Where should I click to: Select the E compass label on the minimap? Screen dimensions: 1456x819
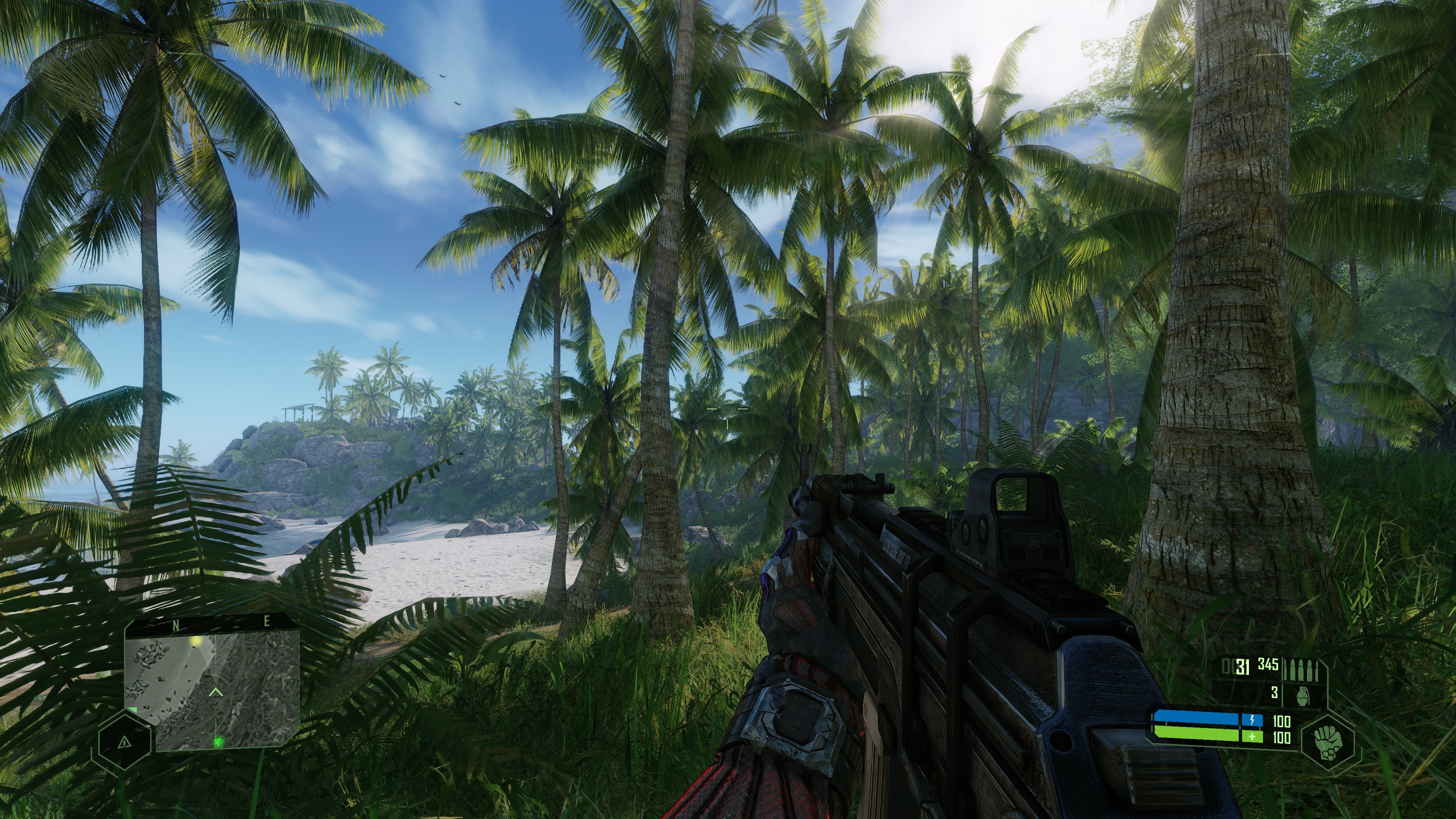pos(267,622)
